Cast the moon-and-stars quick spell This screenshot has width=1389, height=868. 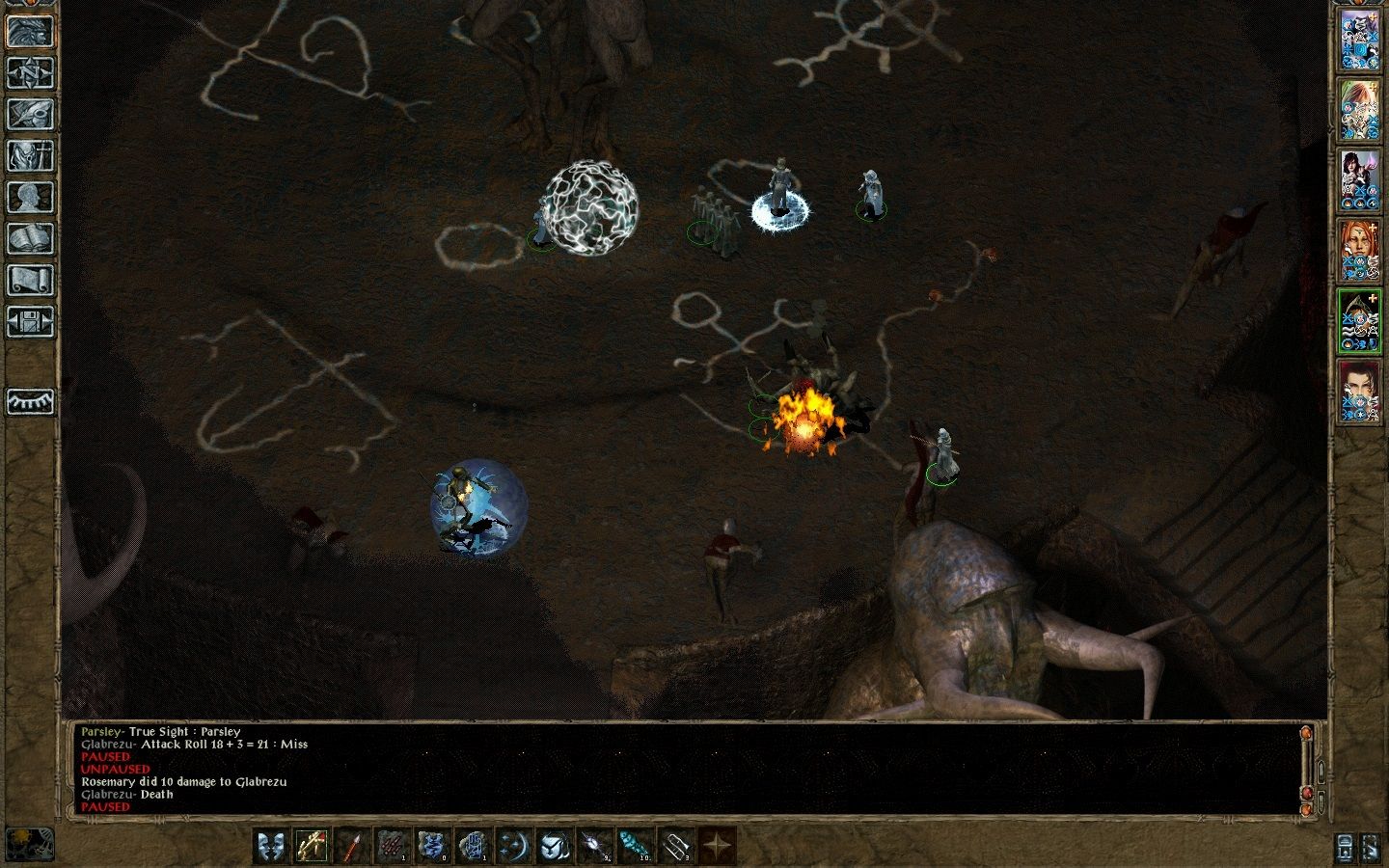click(x=515, y=846)
